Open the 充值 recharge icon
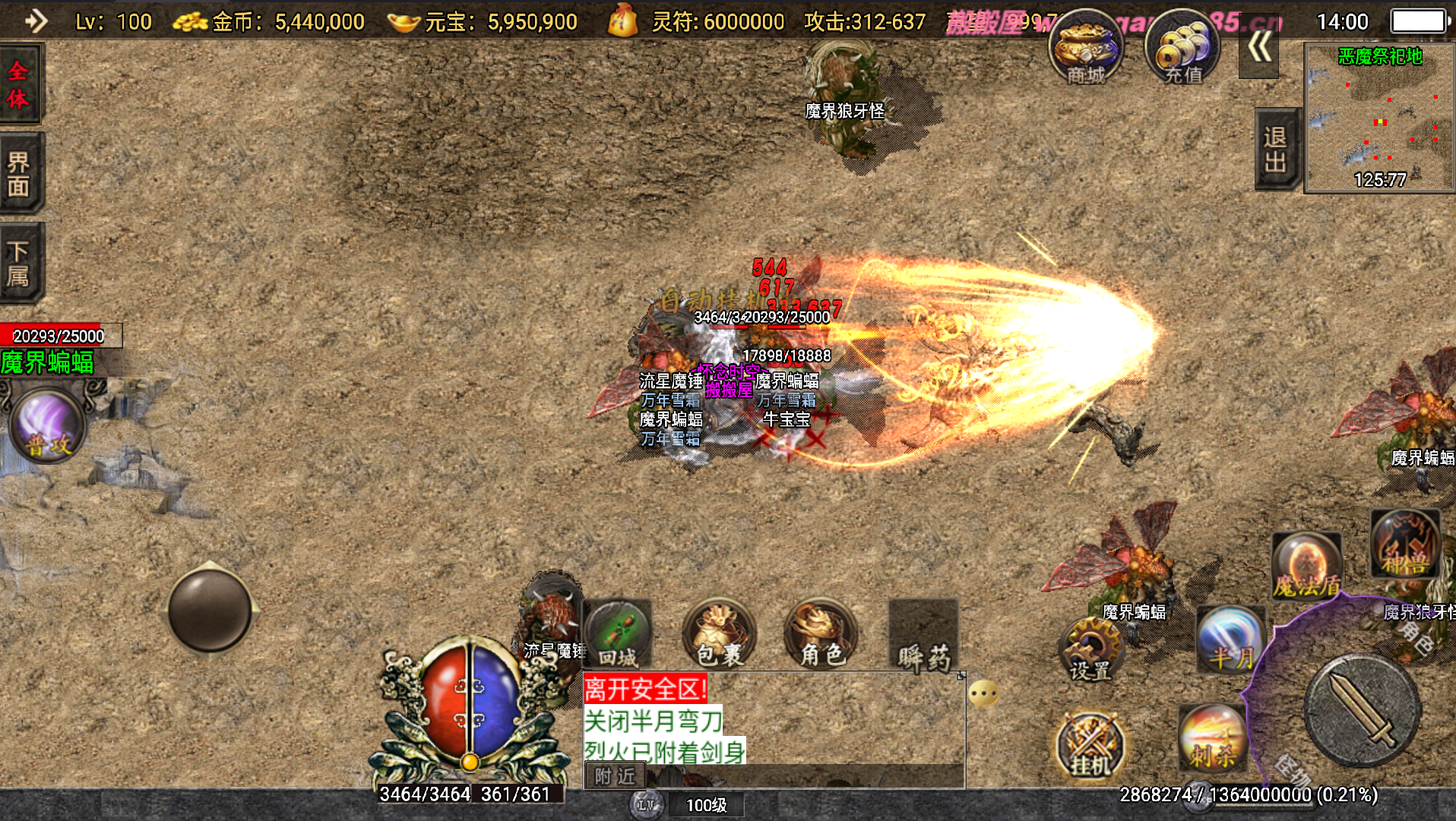The width and height of the screenshot is (1456, 821). point(1182,48)
